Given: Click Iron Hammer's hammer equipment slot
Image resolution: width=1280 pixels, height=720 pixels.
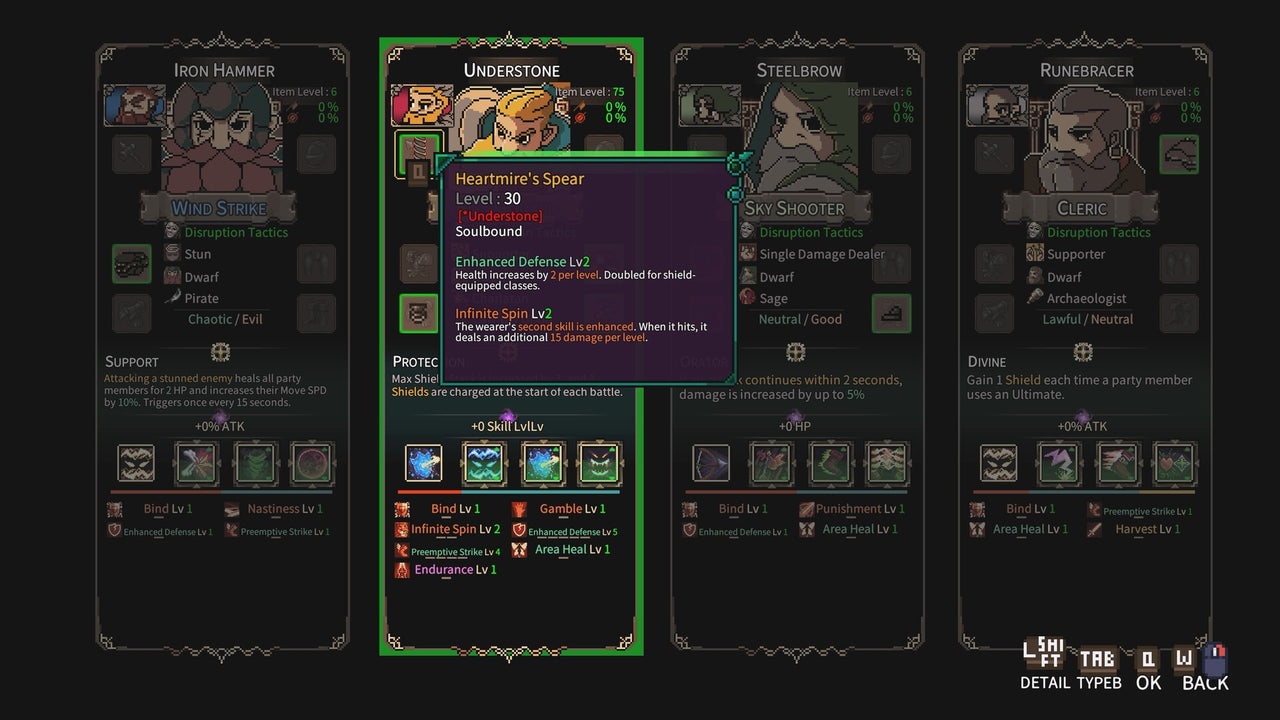Looking at the screenshot, I should pyautogui.click(x=131, y=154).
